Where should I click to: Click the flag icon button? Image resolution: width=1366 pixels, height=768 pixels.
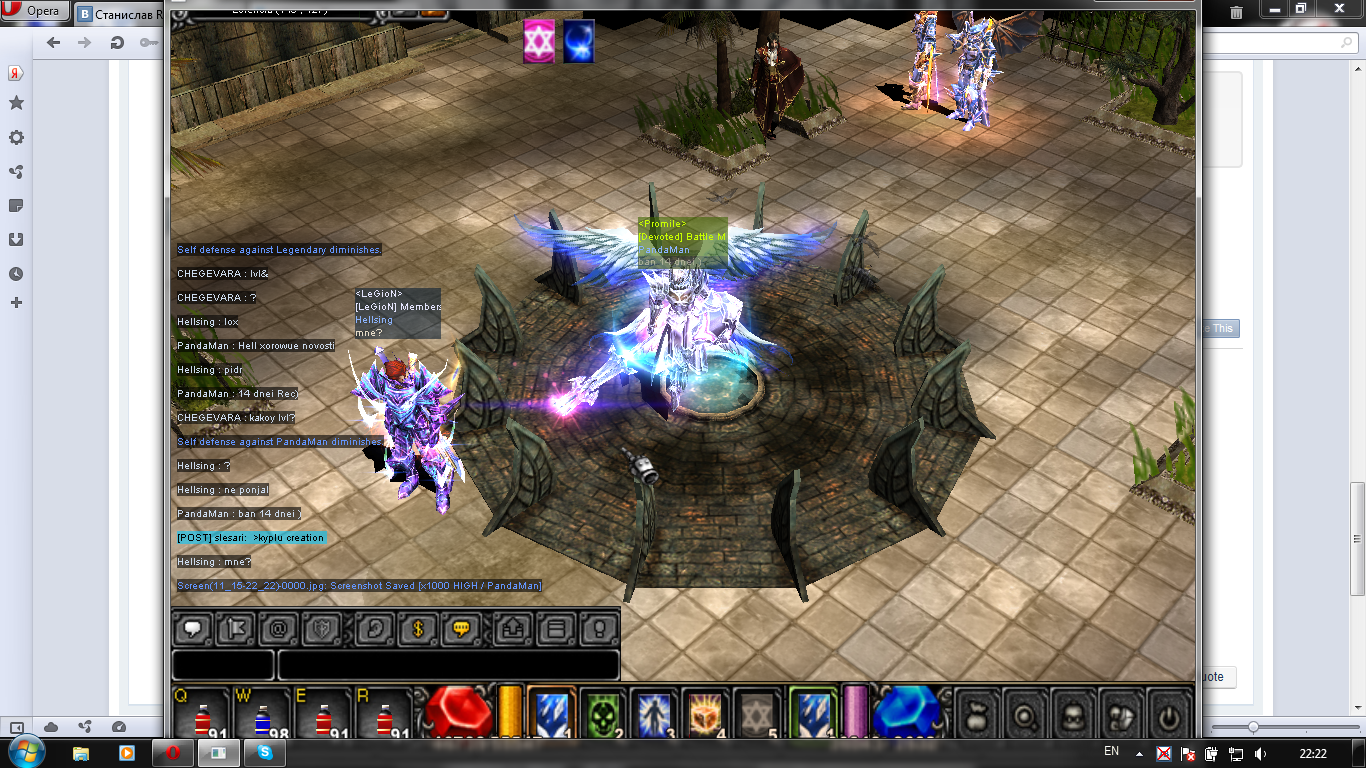click(x=236, y=629)
